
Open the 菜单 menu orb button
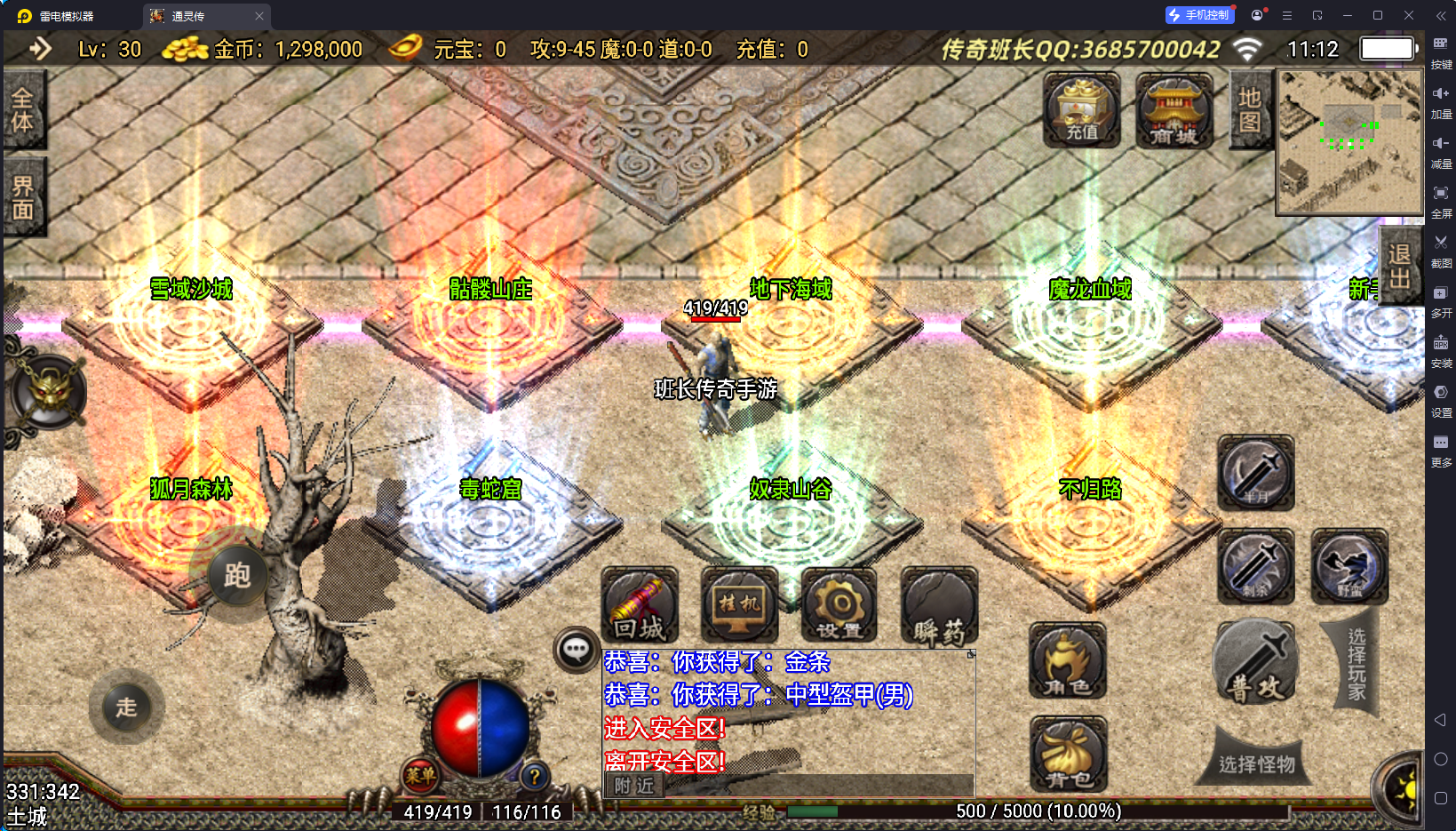point(420,775)
